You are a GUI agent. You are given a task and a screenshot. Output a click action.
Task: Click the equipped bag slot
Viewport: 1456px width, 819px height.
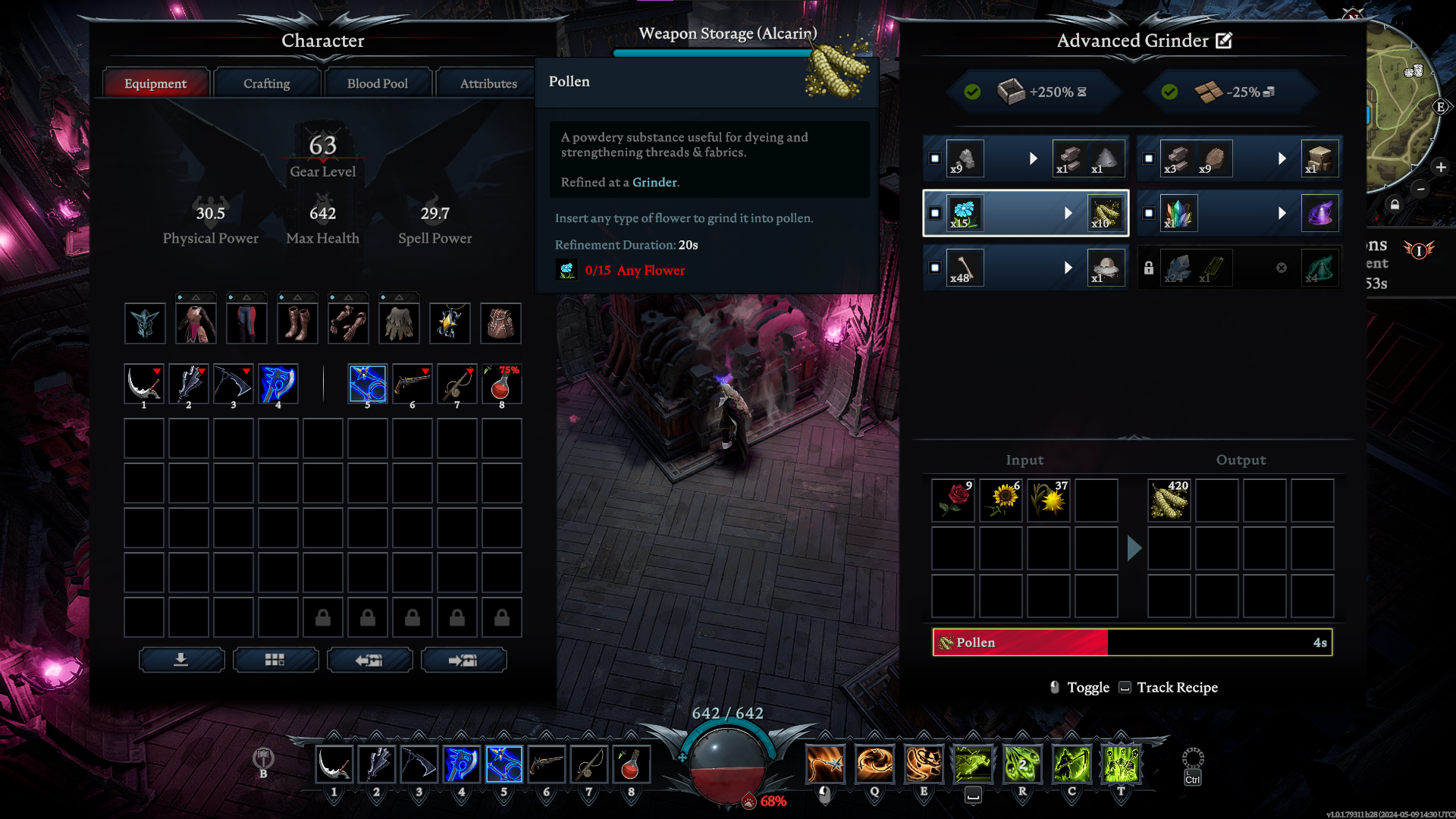click(x=500, y=323)
